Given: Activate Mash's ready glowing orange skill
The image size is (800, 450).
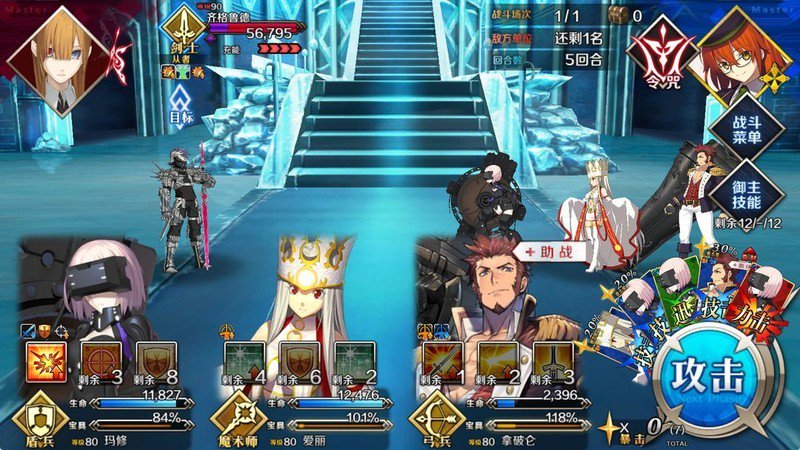Looking at the screenshot, I should 44,364.
